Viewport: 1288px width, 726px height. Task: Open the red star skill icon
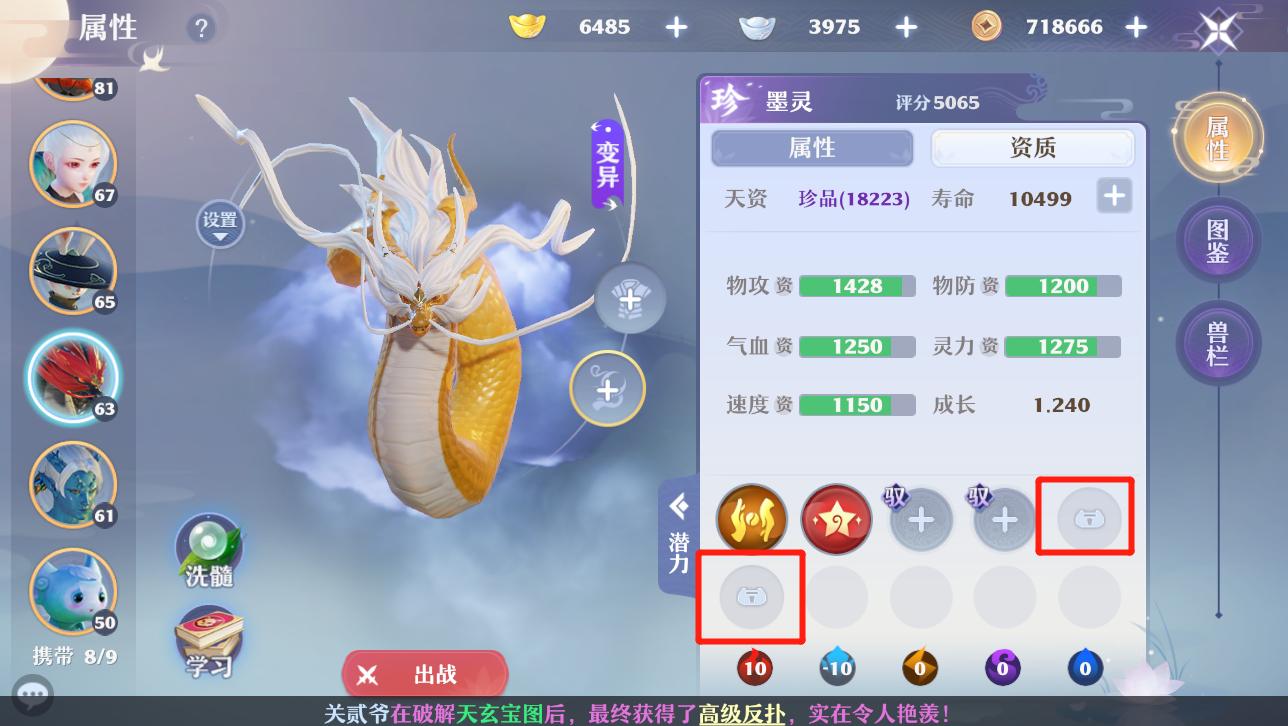point(836,519)
